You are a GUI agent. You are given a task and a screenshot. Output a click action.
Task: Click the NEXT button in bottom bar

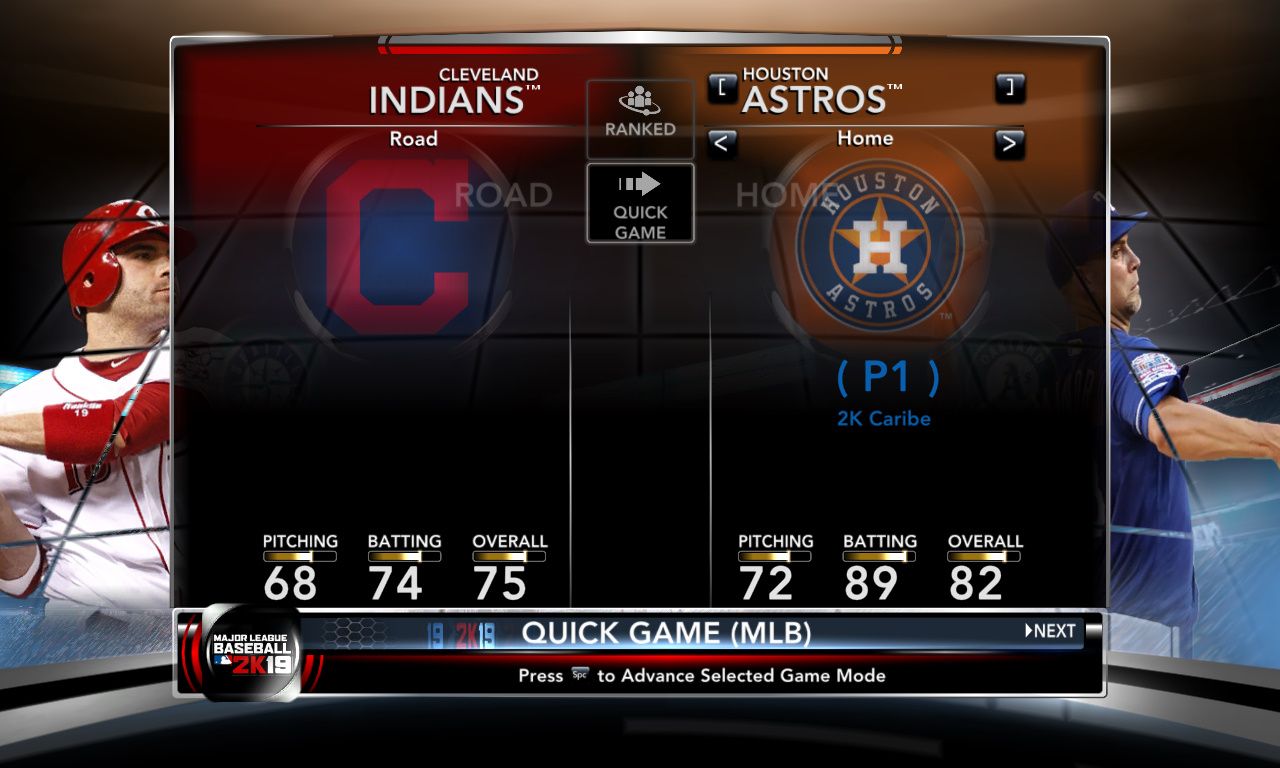point(1050,631)
